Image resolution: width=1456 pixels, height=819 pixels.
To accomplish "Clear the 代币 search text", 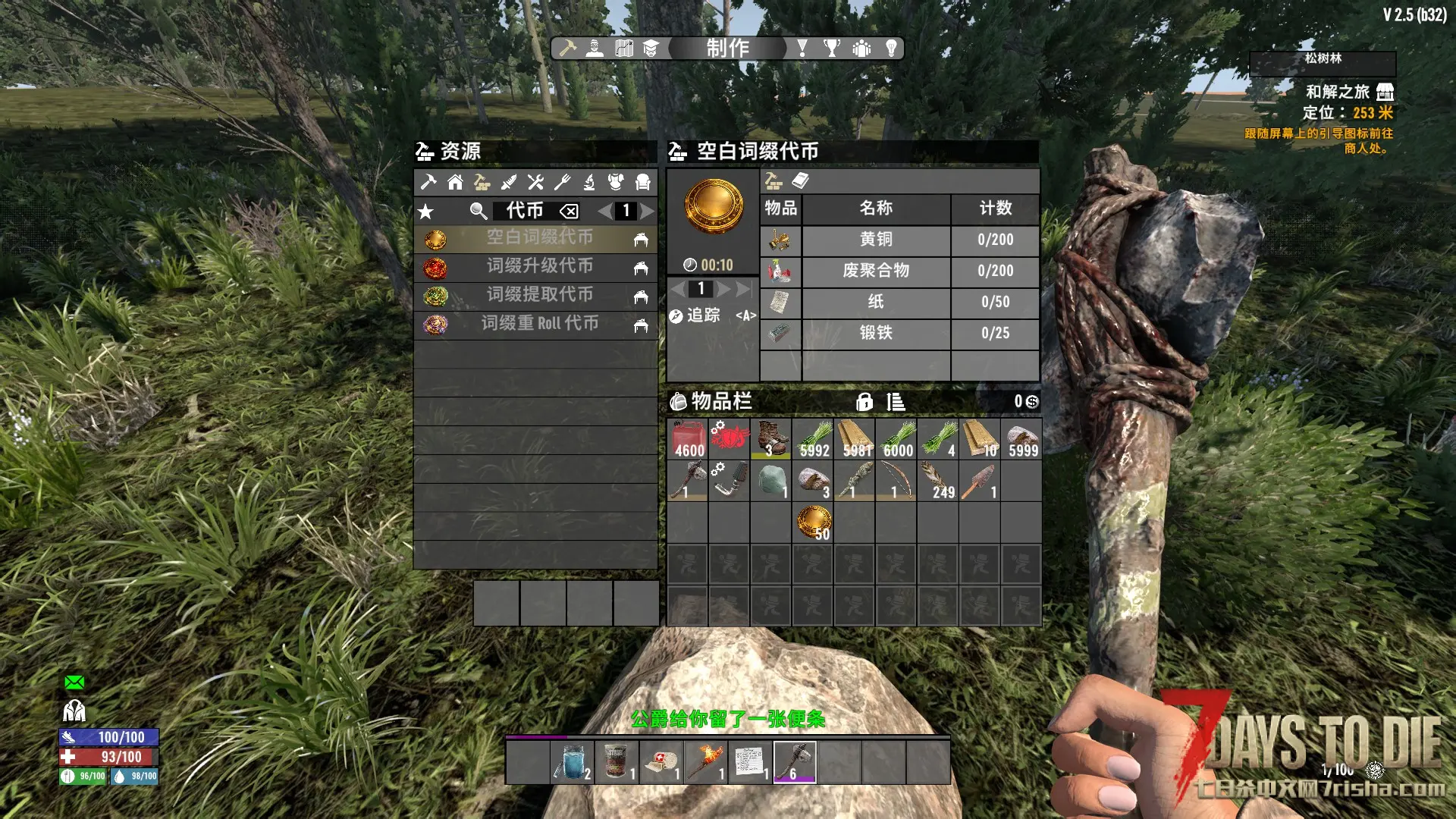I will 569,212.
